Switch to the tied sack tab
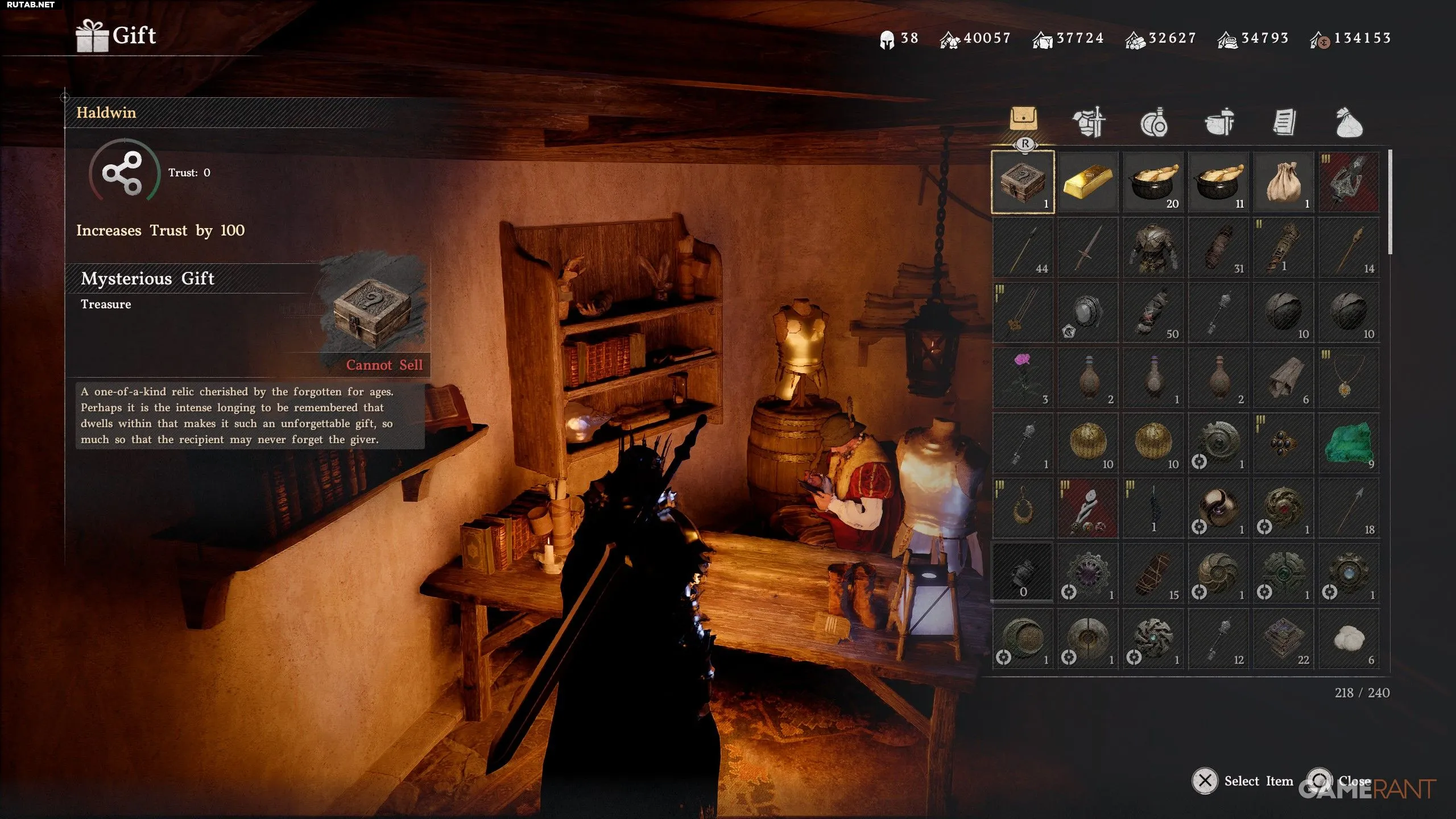 pyautogui.click(x=1349, y=122)
